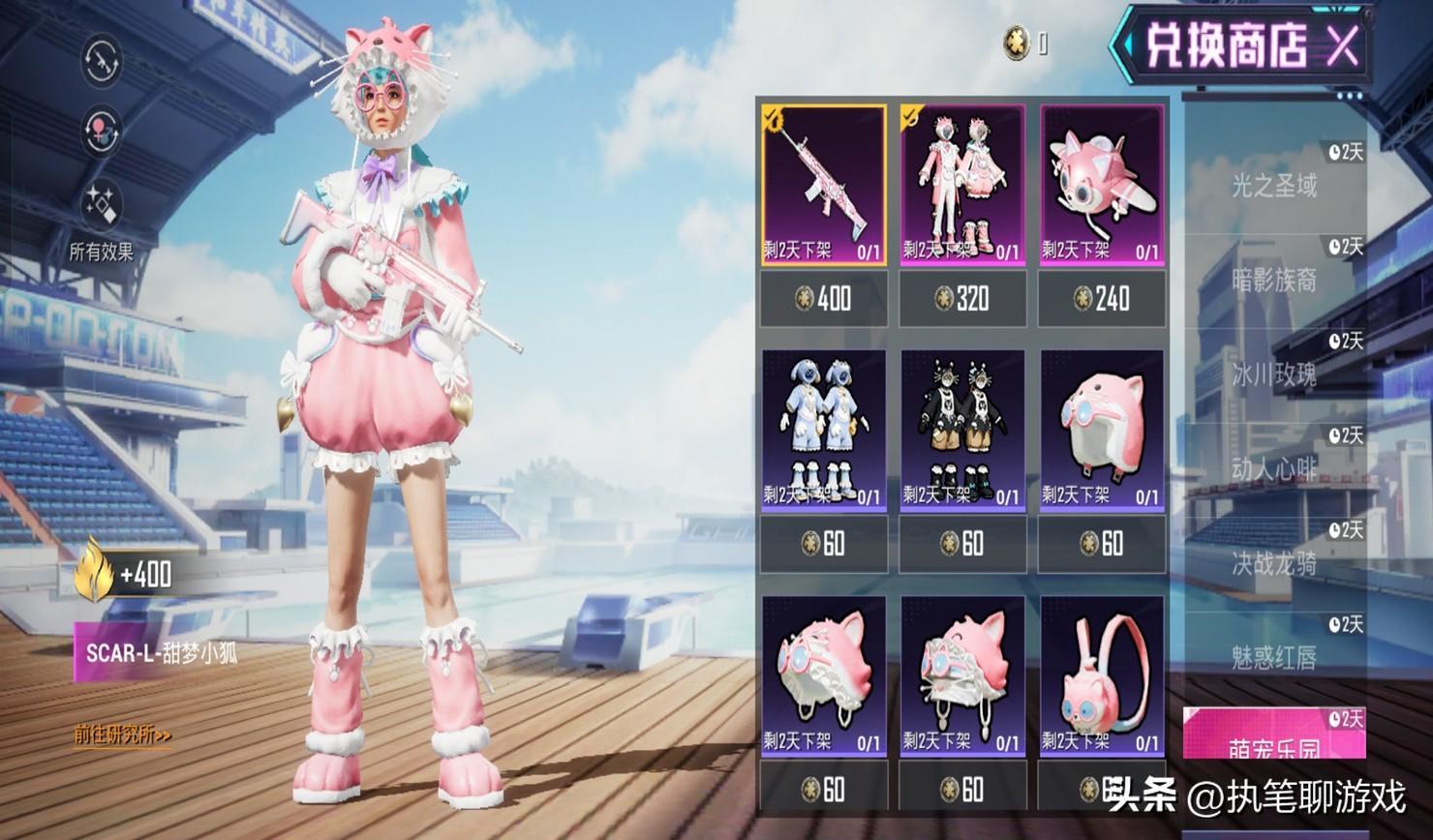Screen dimensions: 1433x840
Task: Select the pink SCAR-L rifle skin
Action: (823, 184)
